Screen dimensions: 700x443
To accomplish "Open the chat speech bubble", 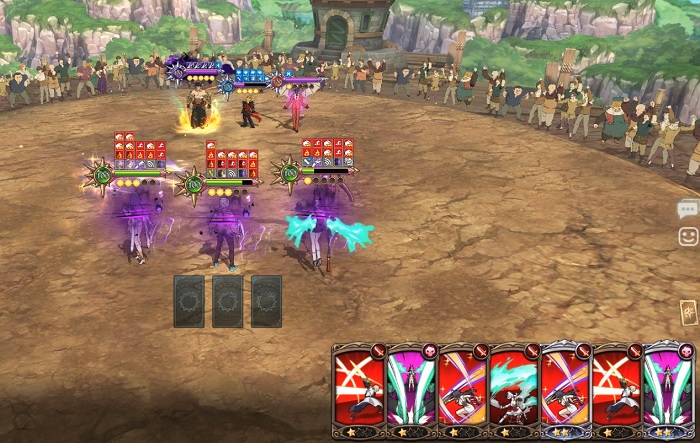I will (687, 209).
